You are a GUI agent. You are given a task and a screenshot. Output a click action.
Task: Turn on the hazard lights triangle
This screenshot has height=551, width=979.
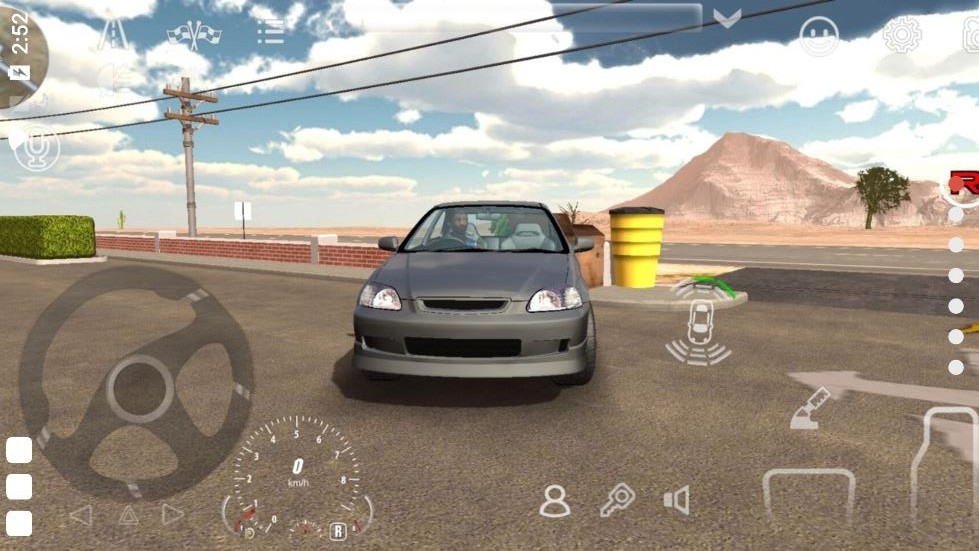pyautogui.click(x=128, y=515)
